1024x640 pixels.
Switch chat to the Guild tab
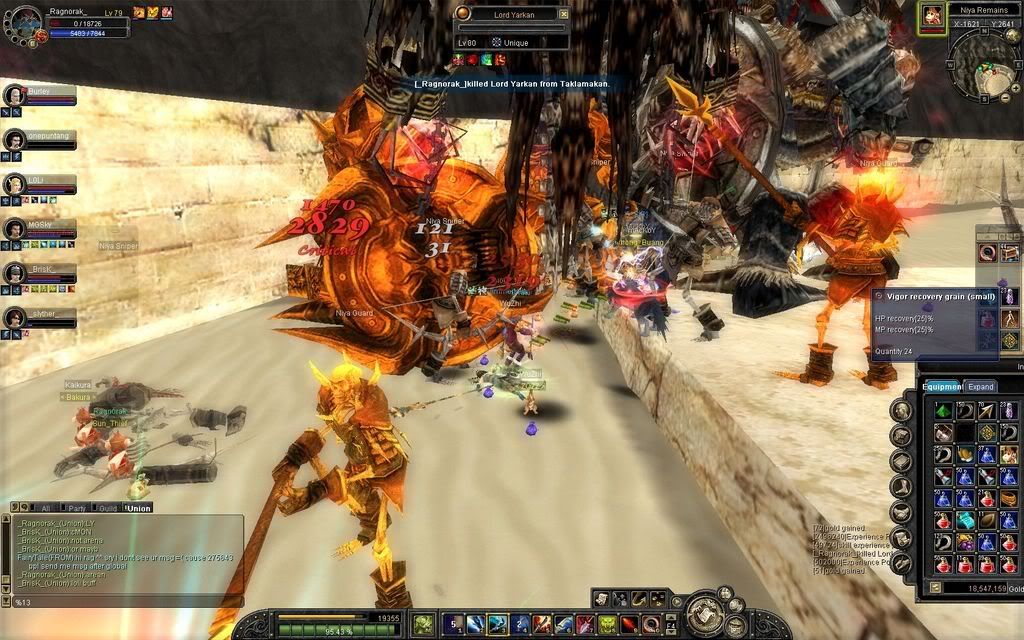(108, 508)
